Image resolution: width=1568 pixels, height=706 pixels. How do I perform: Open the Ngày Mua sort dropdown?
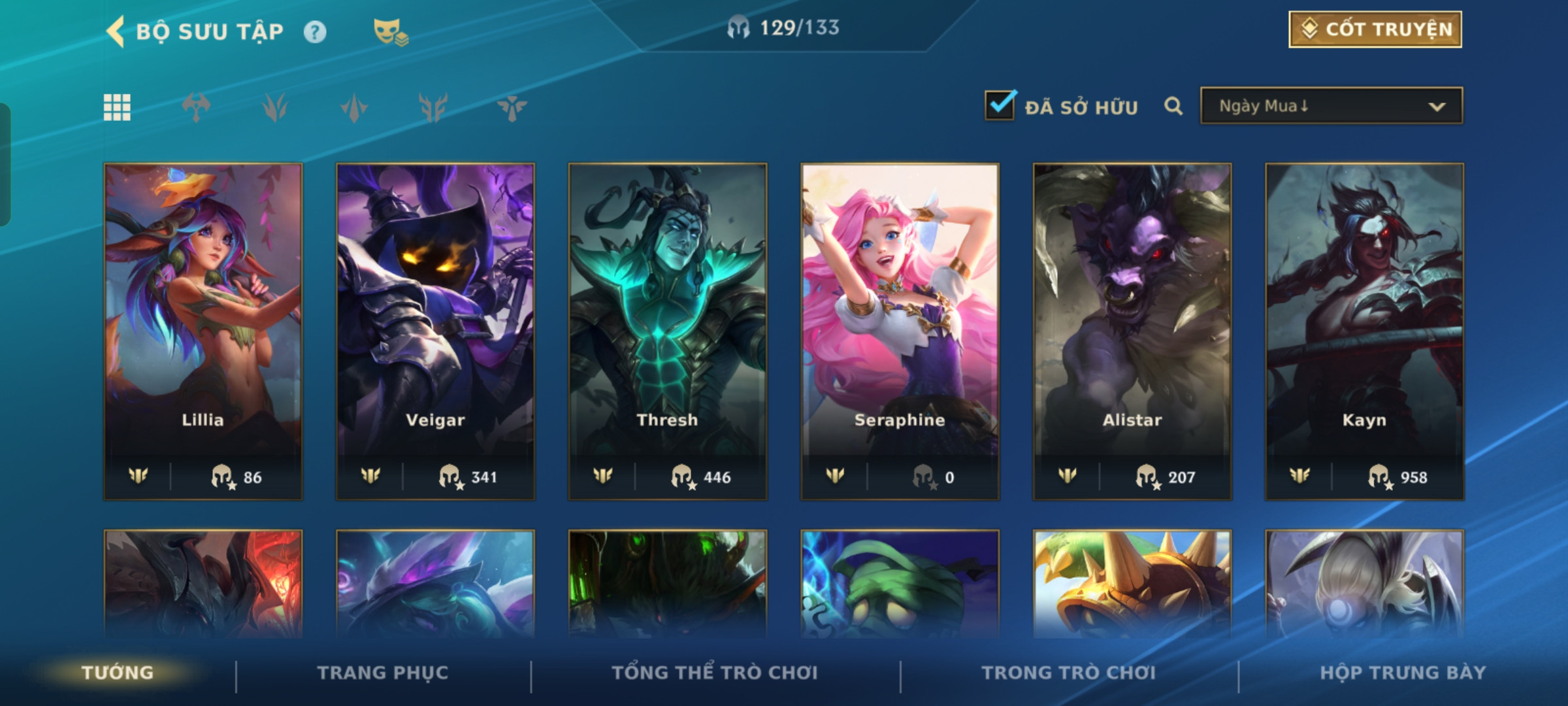coord(1331,106)
